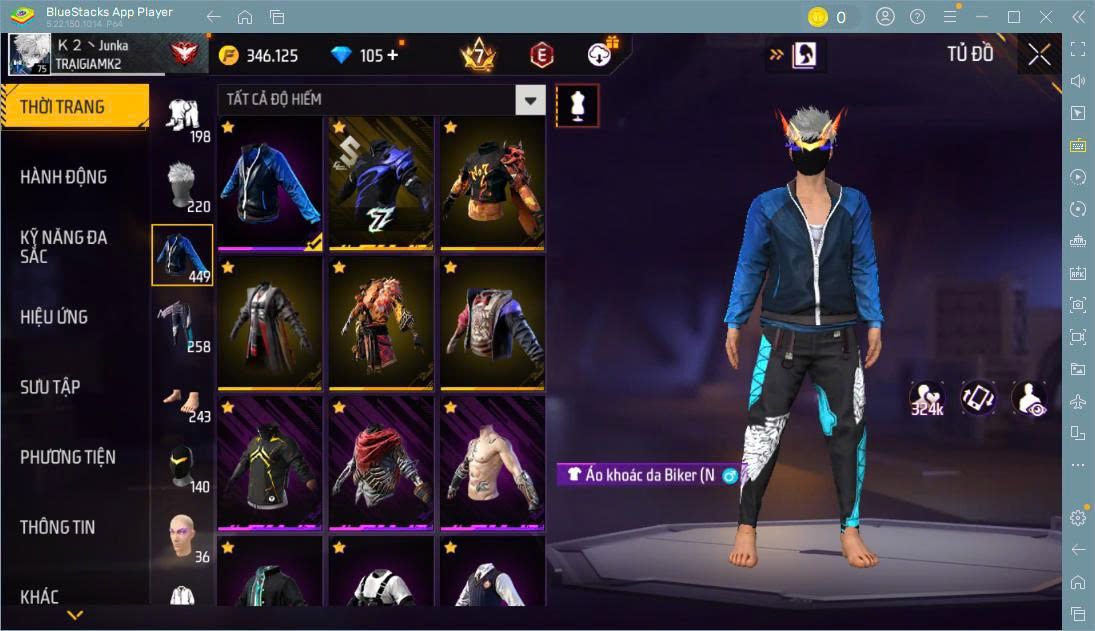Image resolution: width=1095 pixels, height=631 pixels.
Task: Open the TẤT CẢ ĐỘ HIẾM rarity dropdown
Action: coord(531,99)
